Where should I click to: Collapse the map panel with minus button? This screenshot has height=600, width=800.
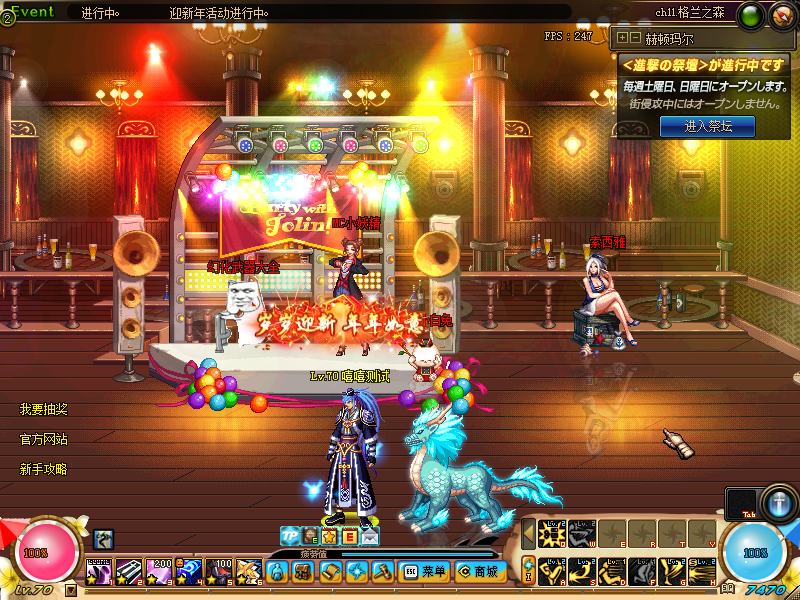click(x=634, y=38)
